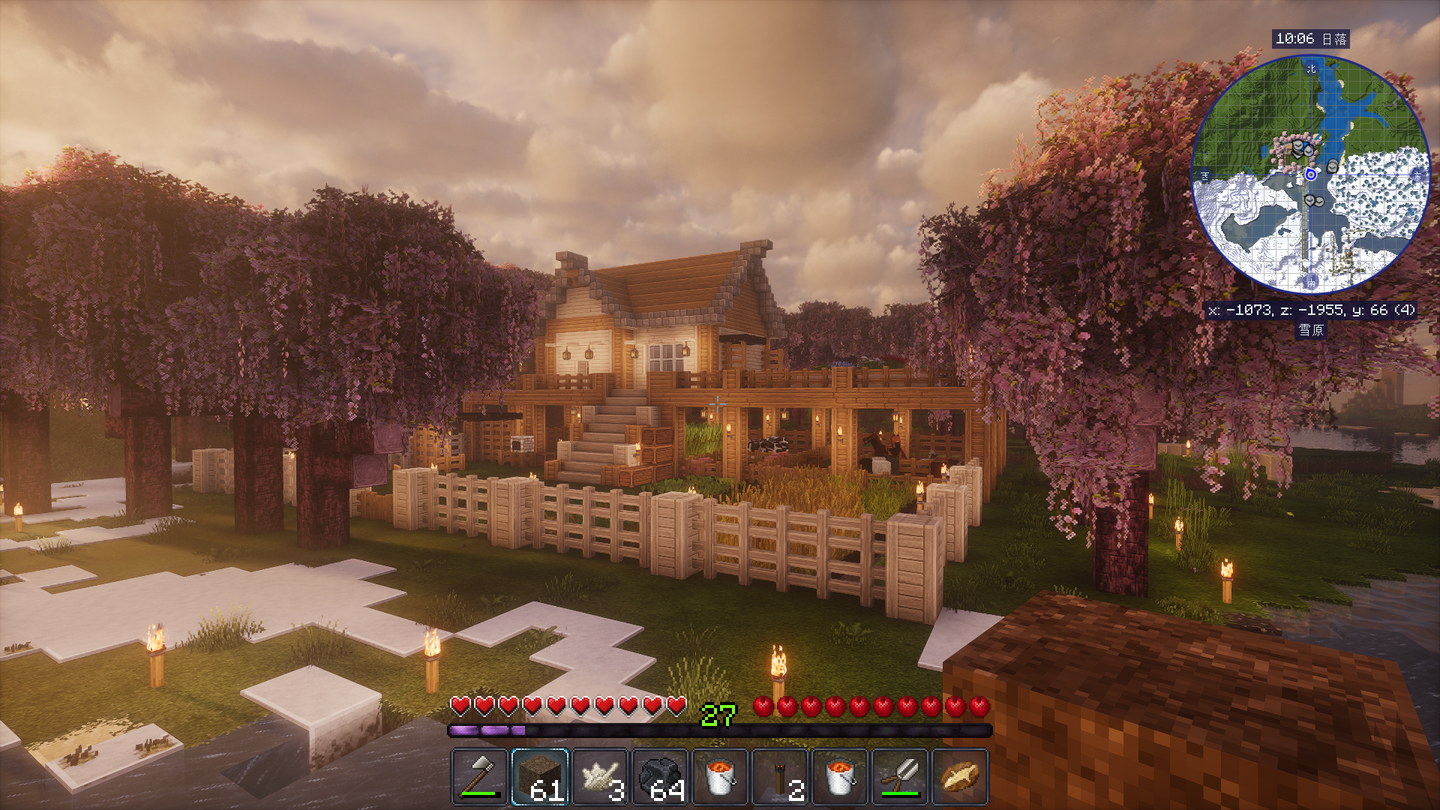Screen dimensions: 1440x810
Task: Click the circular minimap
Action: point(1310,174)
